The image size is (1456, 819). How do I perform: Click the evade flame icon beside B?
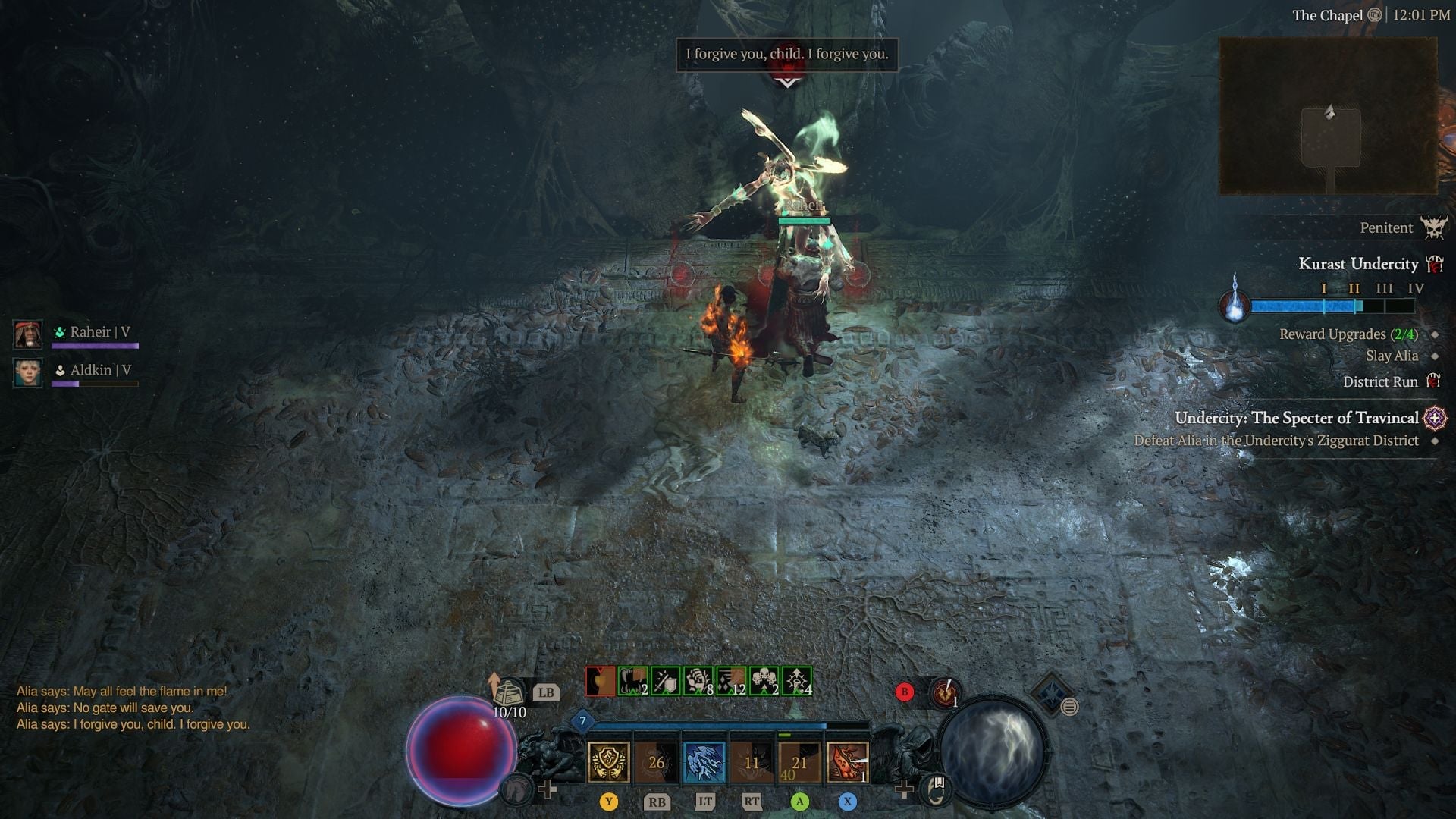pyautogui.click(x=945, y=691)
